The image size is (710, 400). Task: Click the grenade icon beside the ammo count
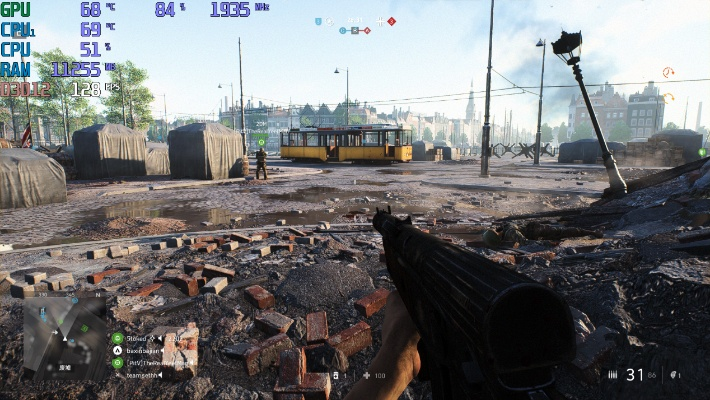point(674,375)
